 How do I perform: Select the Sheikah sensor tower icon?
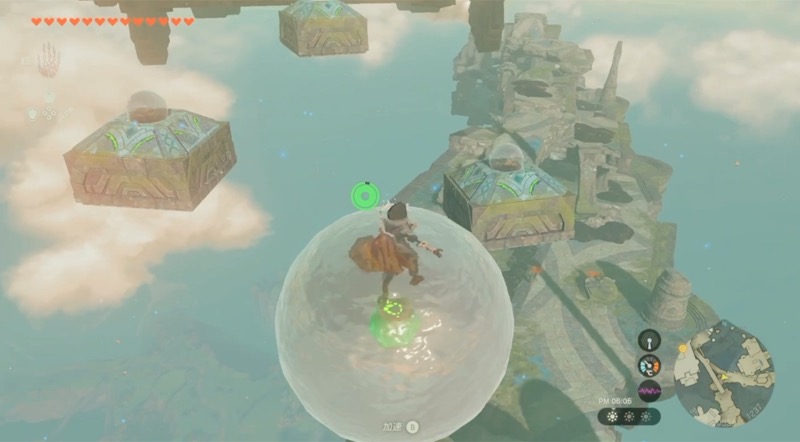point(650,340)
